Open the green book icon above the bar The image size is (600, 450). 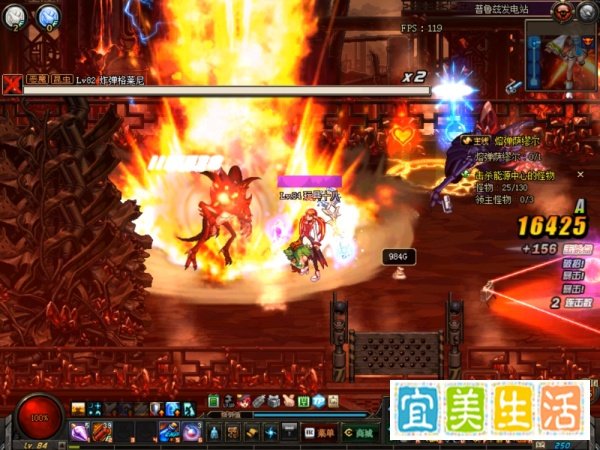point(214,402)
